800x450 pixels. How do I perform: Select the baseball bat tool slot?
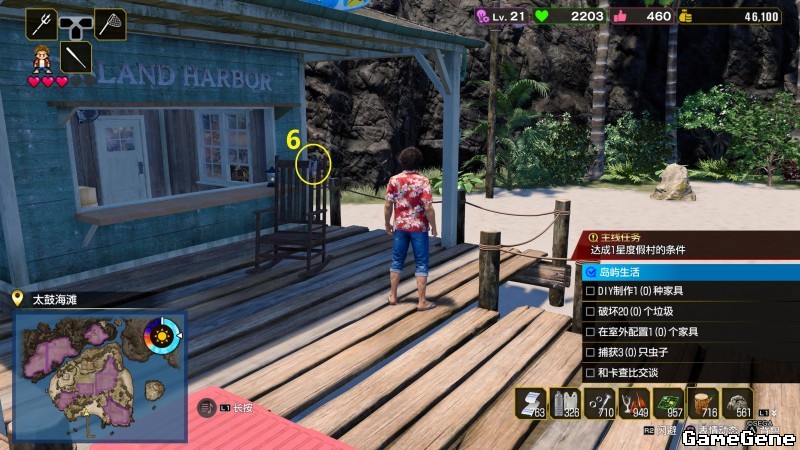76,56
